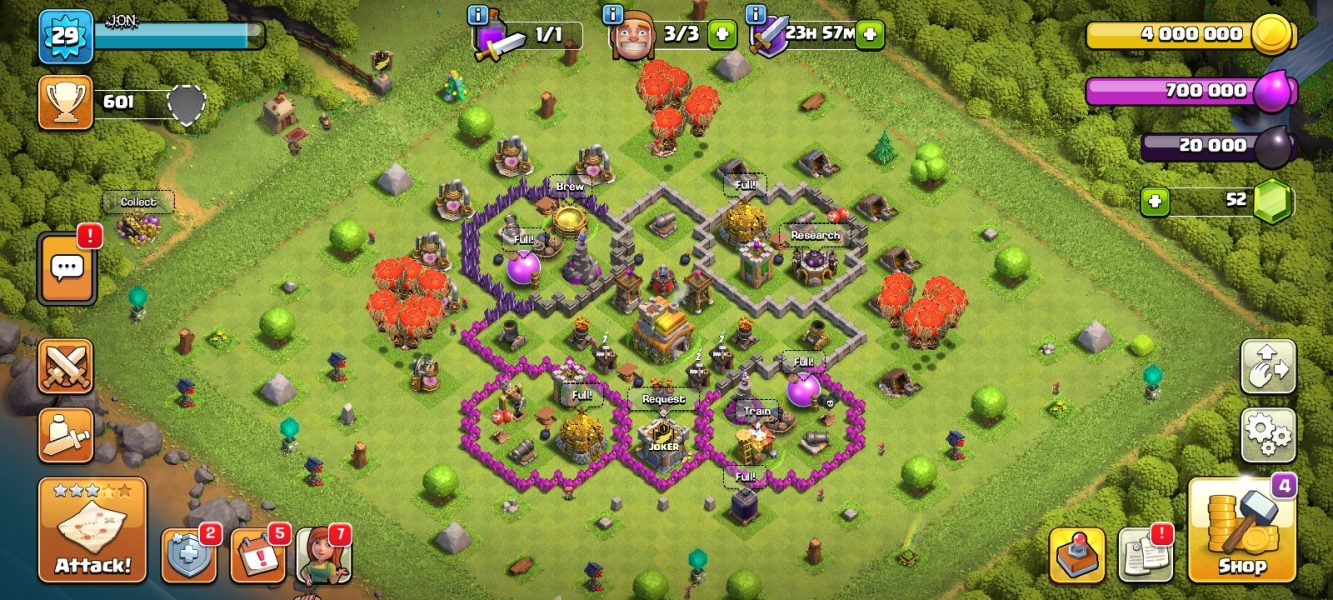Open the news papers button
The width and height of the screenshot is (1333, 600).
pyautogui.click(x=1145, y=555)
